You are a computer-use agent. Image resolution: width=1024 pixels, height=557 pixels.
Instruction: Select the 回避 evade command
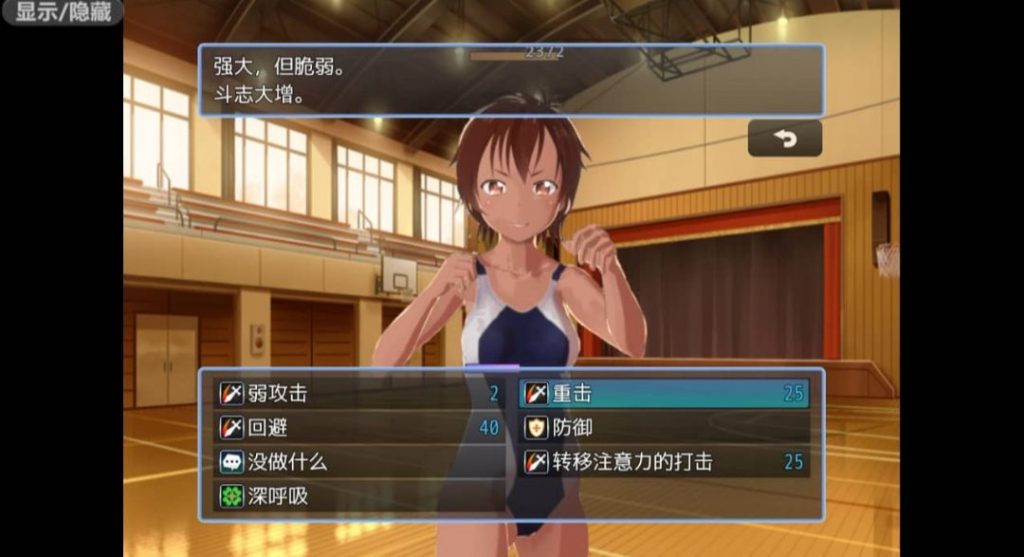[360, 428]
